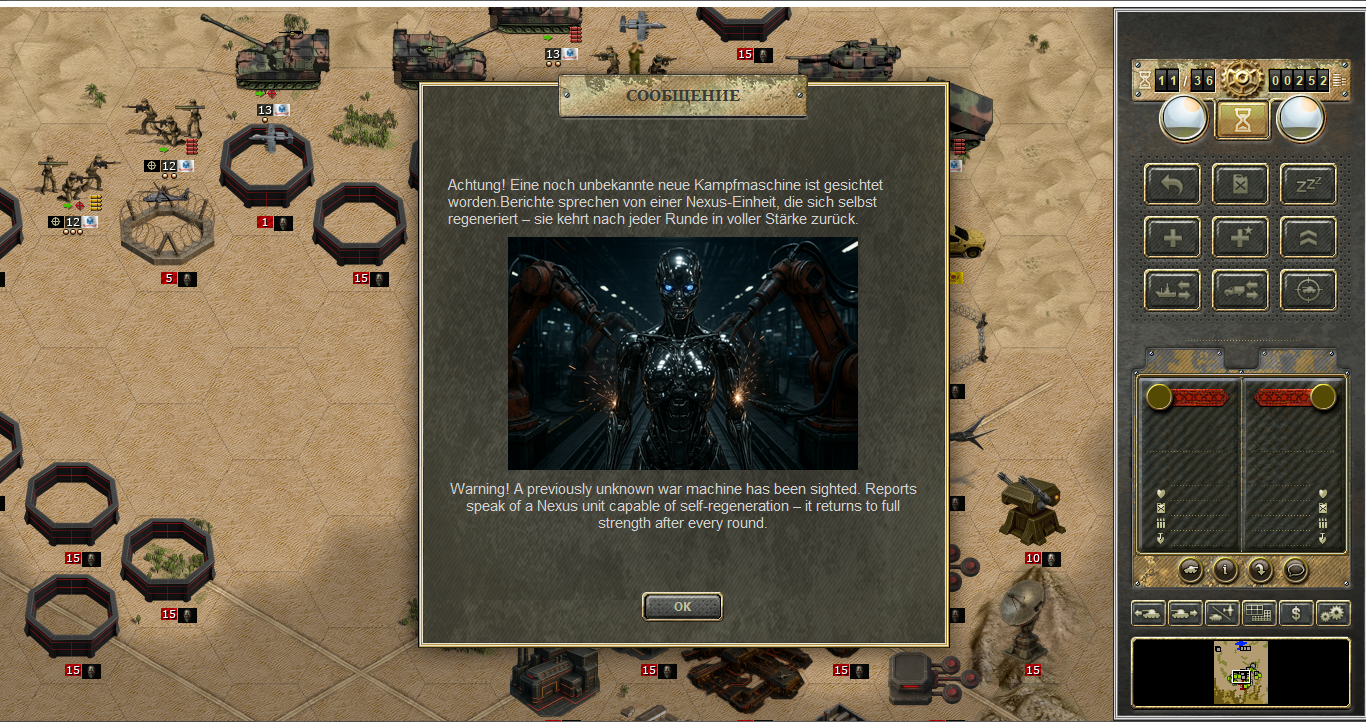Toggle the ship embark button
This screenshot has width=1366, height=722.
pyautogui.click(x=1173, y=290)
